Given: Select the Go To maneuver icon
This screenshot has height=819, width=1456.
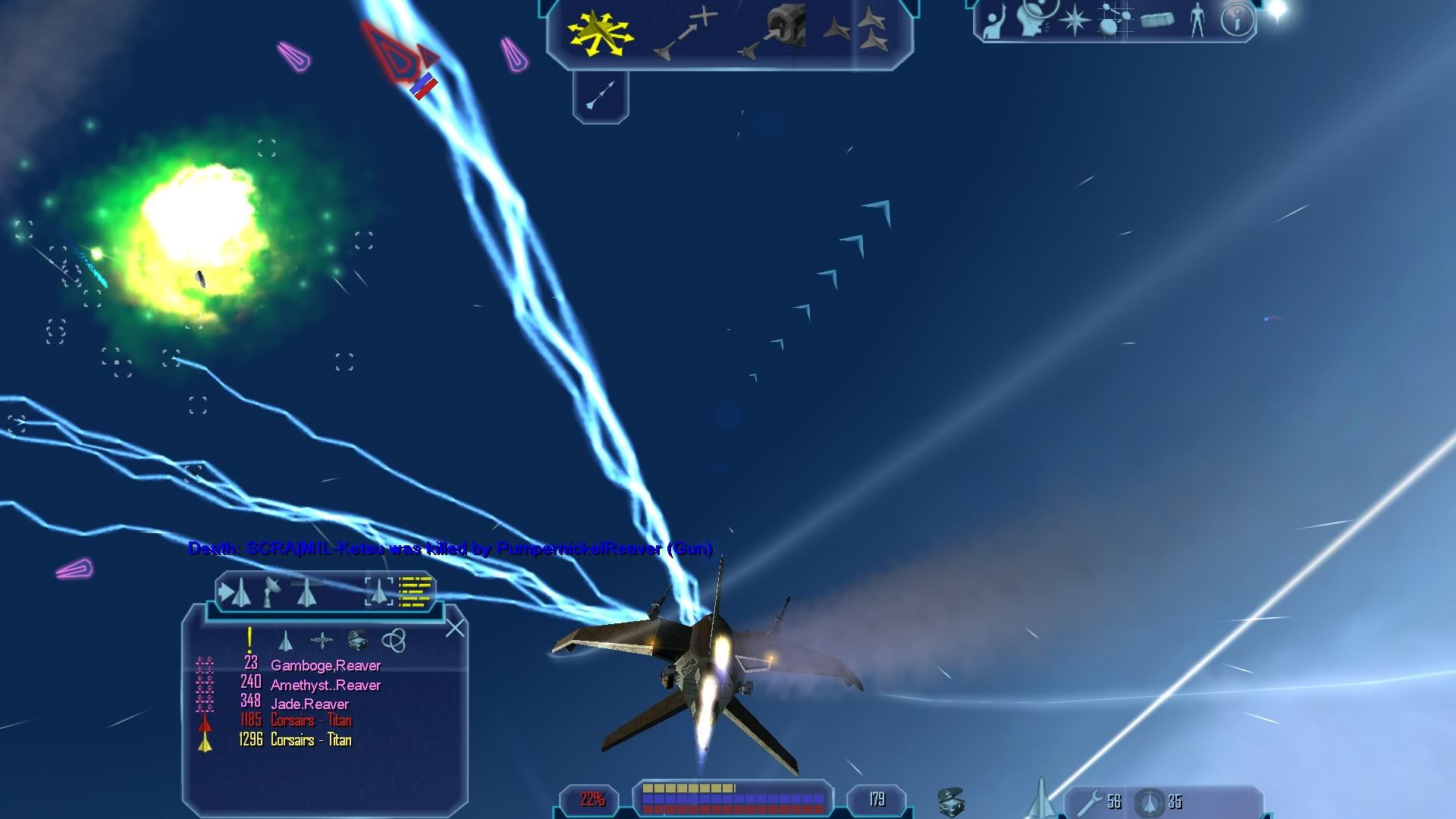Looking at the screenshot, I should [x=687, y=32].
